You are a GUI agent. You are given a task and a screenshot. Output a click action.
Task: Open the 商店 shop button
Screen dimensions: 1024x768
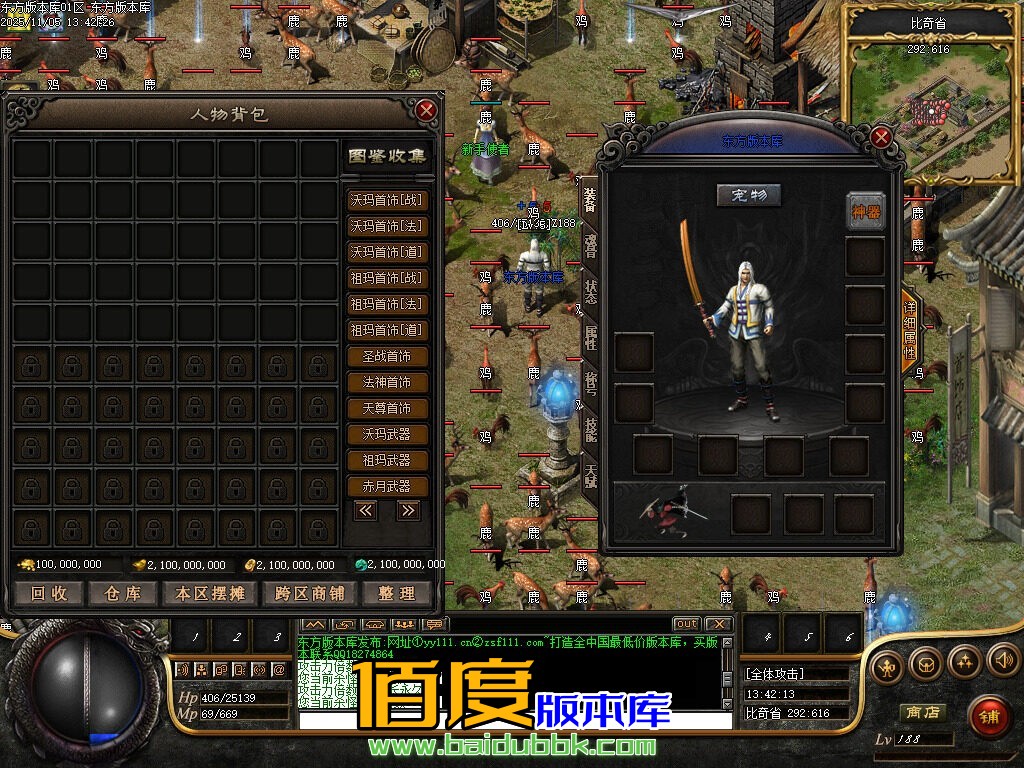[921, 713]
